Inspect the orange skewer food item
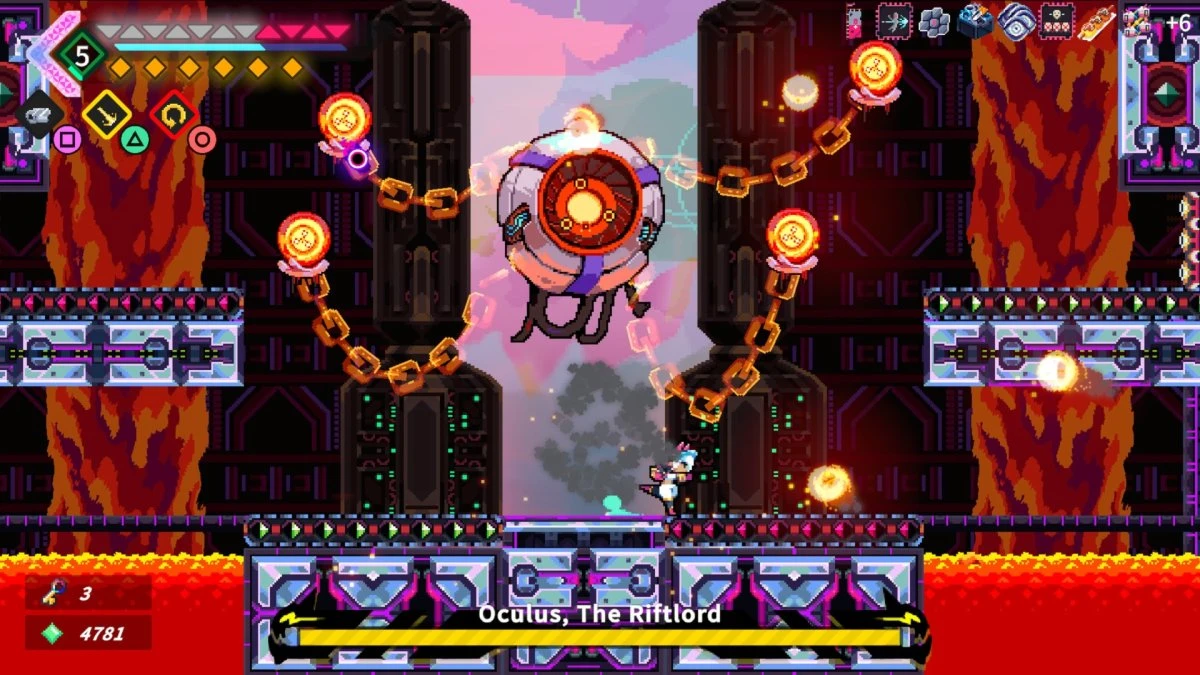Image resolution: width=1200 pixels, height=675 pixels. (1098, 21)
